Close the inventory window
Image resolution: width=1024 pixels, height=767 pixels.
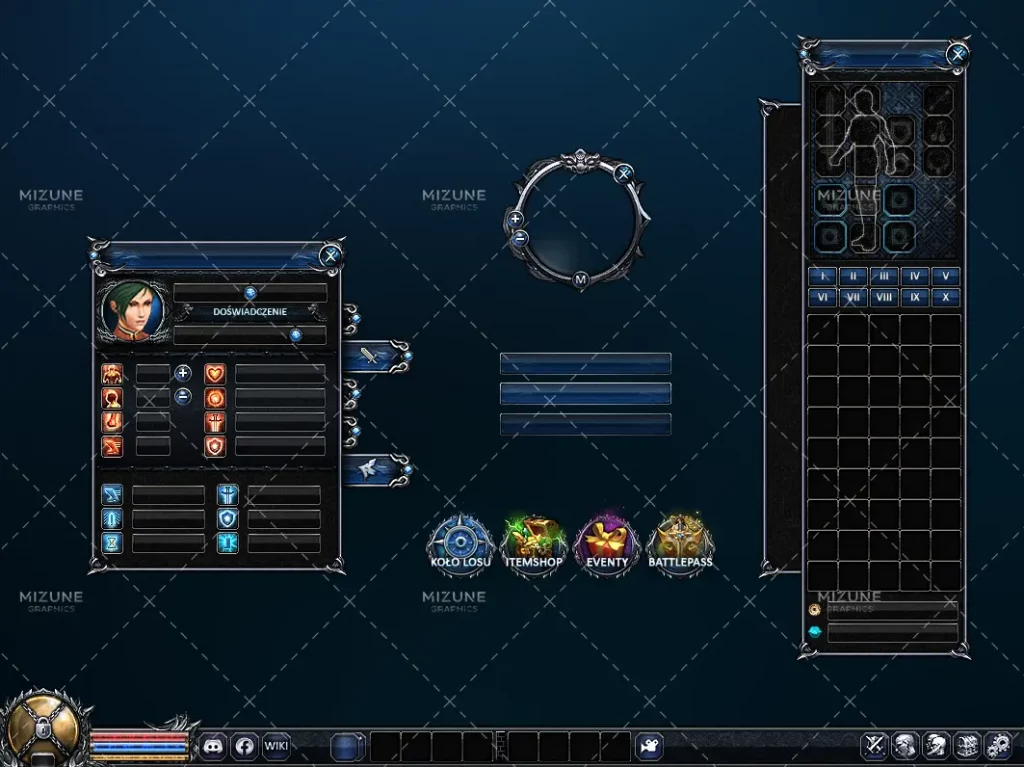(958, 54)
